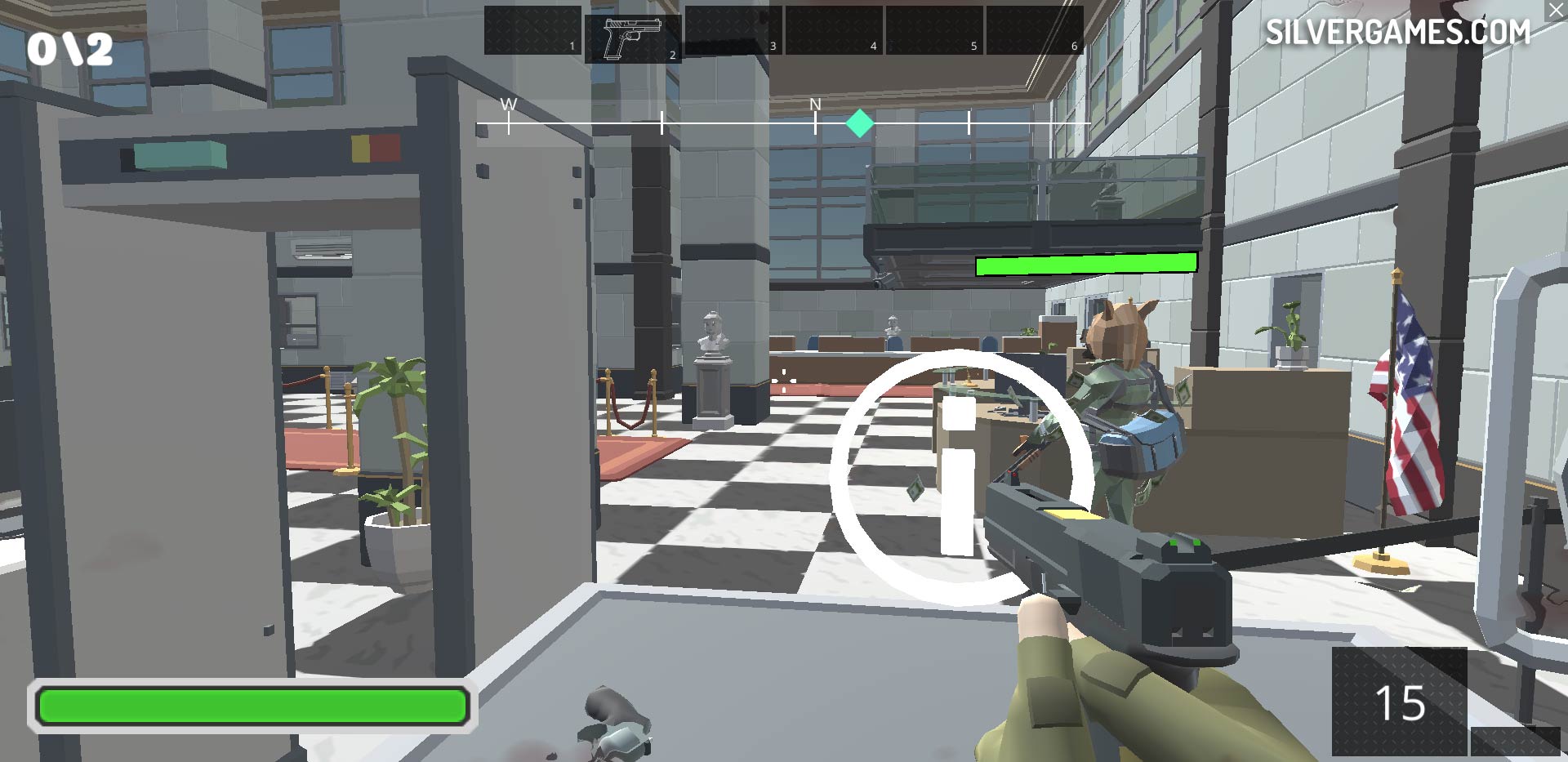This screenshot has height=762, width=1568.
Task: Close the game overlay with the X
Action: [x=1556, y=11]
